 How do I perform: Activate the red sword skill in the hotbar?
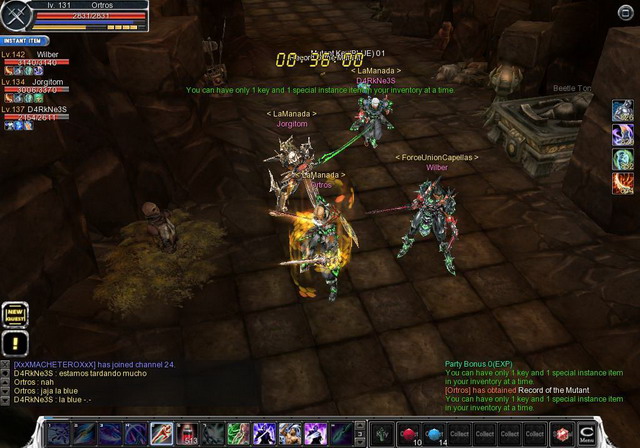(x=160, y=433)
